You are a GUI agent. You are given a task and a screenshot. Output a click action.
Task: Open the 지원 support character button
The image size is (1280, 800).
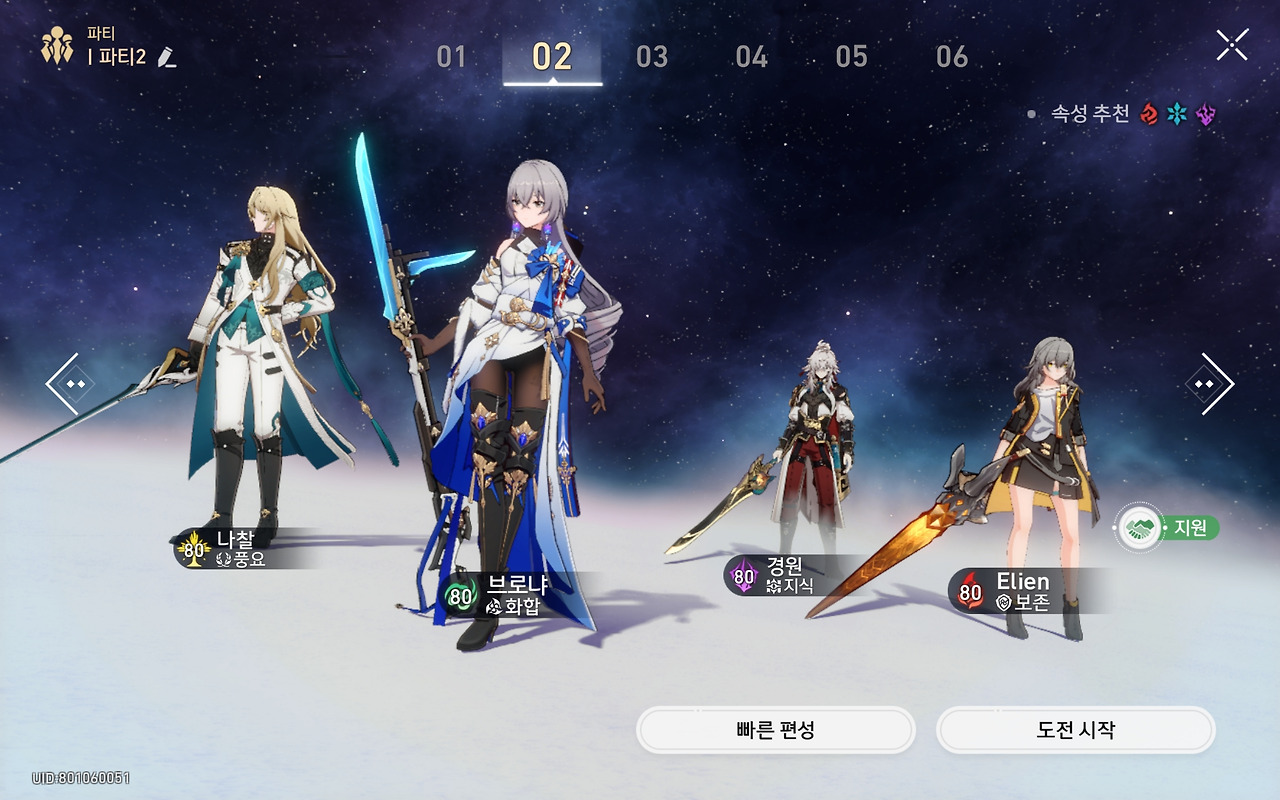pos(1167,527)
